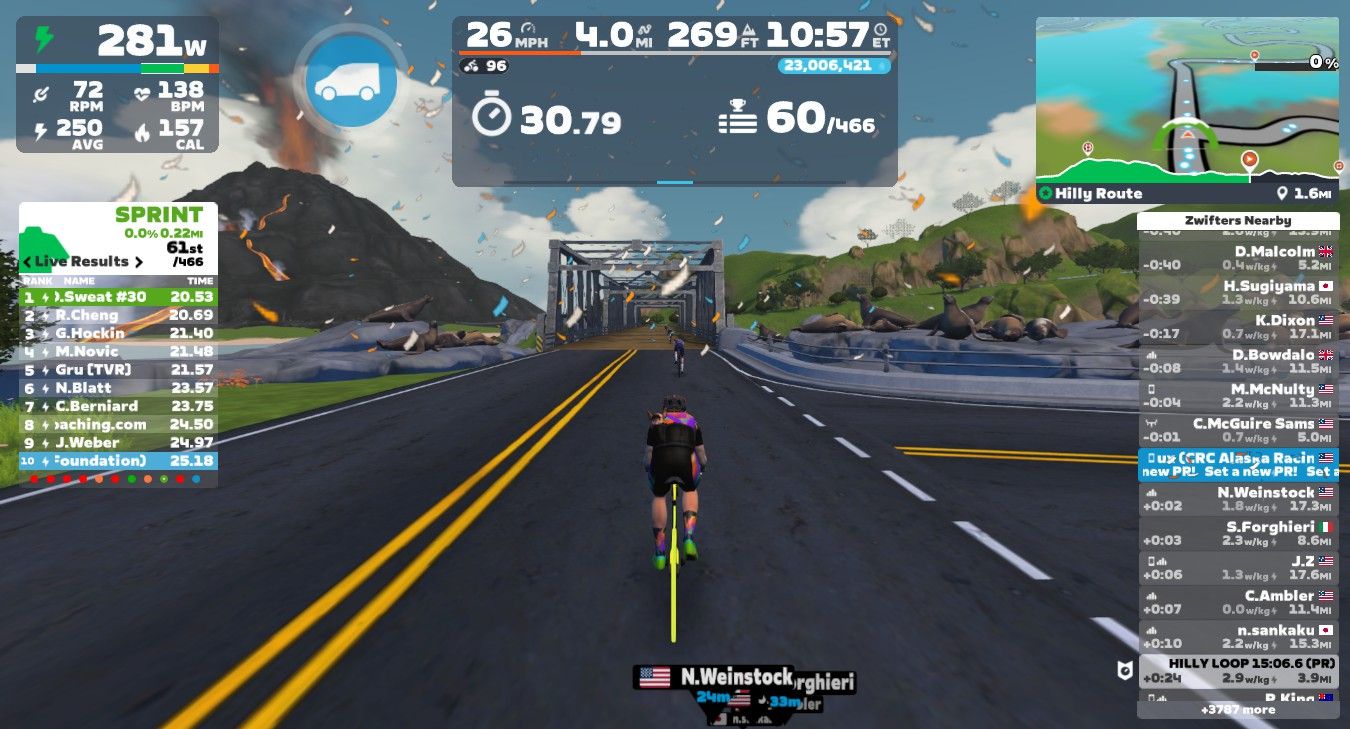
Task: Select C.Ambler from the nearby list
Action: pyautogui.click(x=1238, y=602)
